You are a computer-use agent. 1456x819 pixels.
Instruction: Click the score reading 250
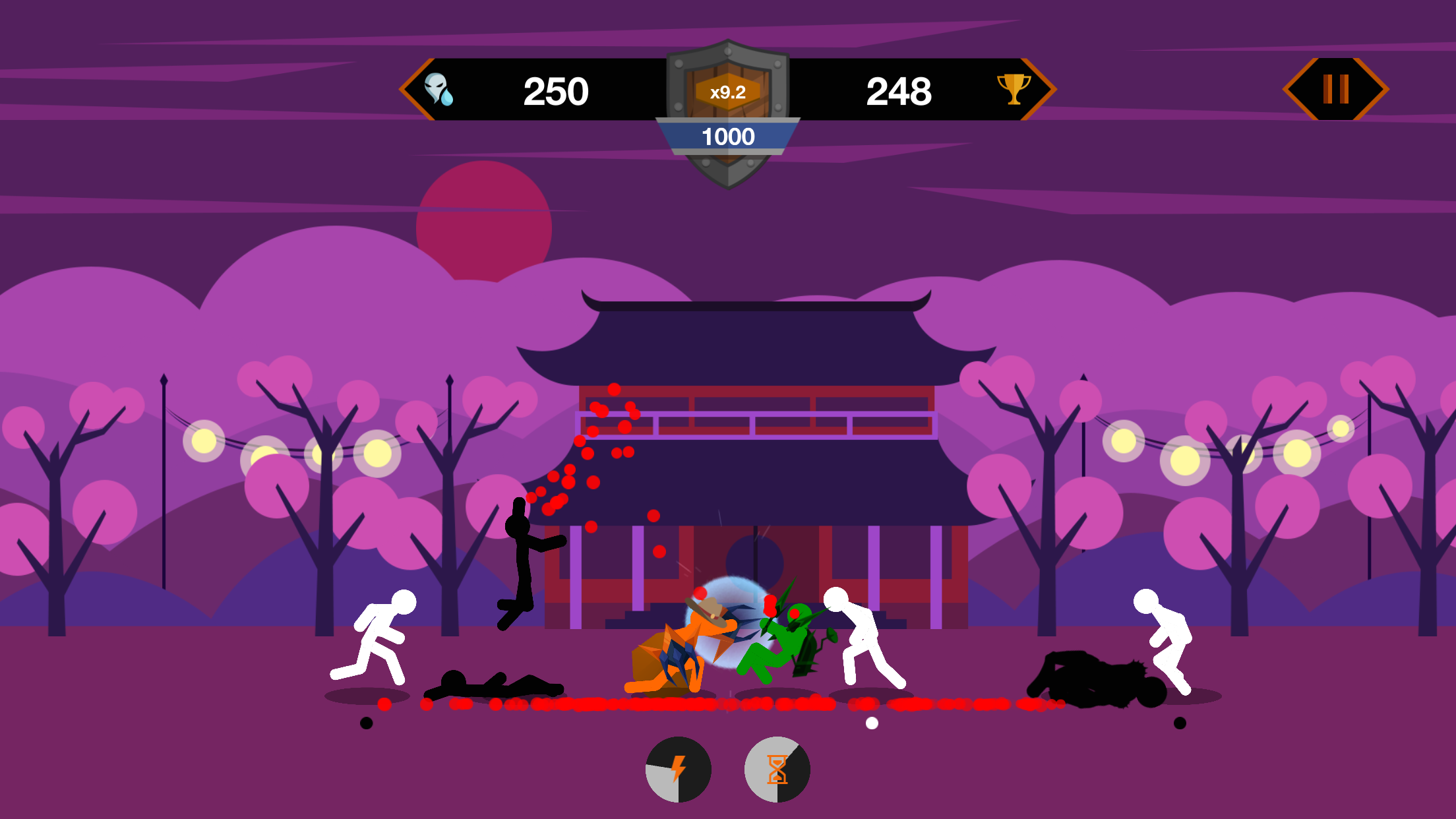click(x=556, y=91)
